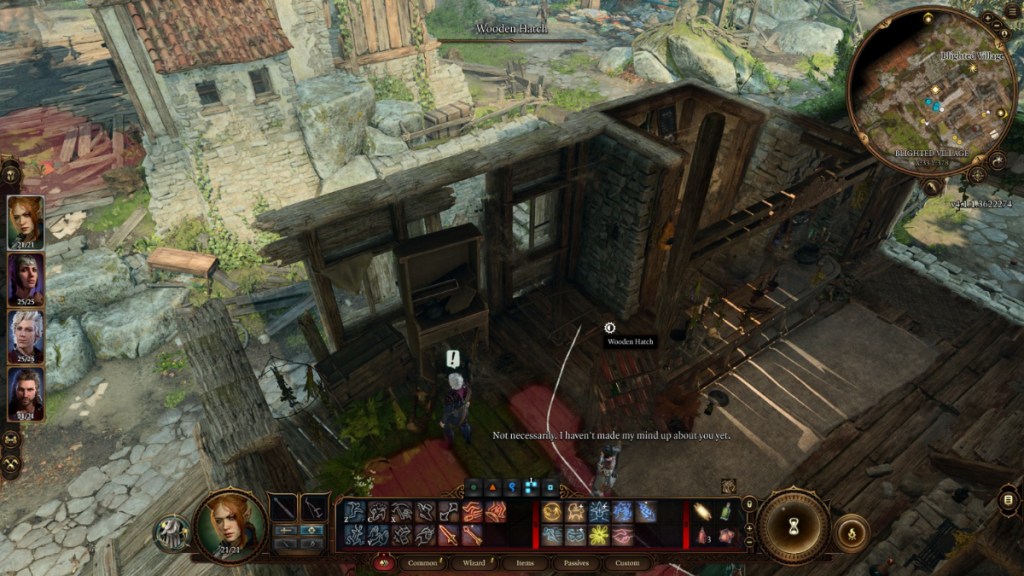
Task: Select the melee weapon set slot
Action: coord(284,508)
